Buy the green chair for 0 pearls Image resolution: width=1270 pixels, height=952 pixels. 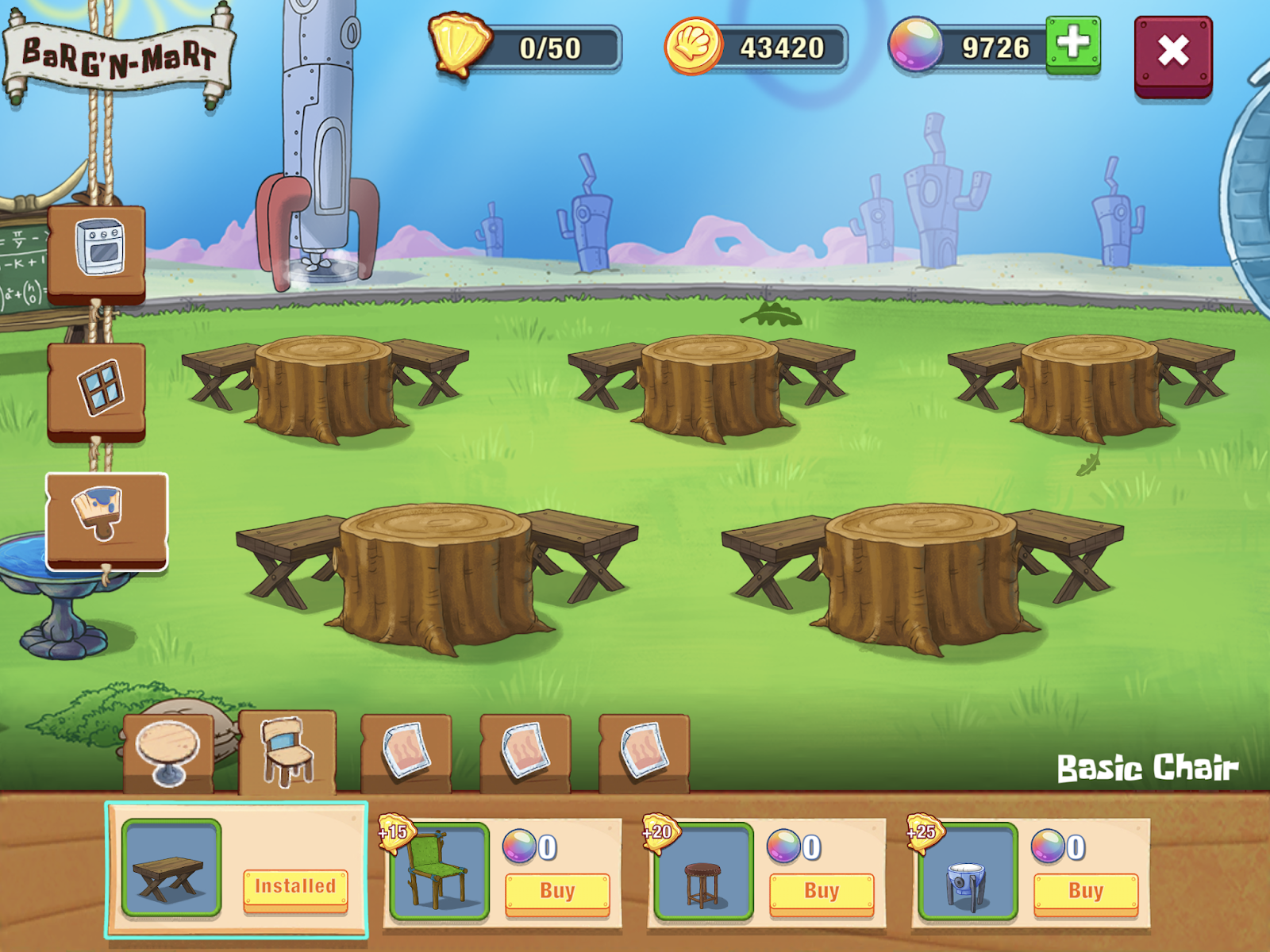click(x=556, y=891)
